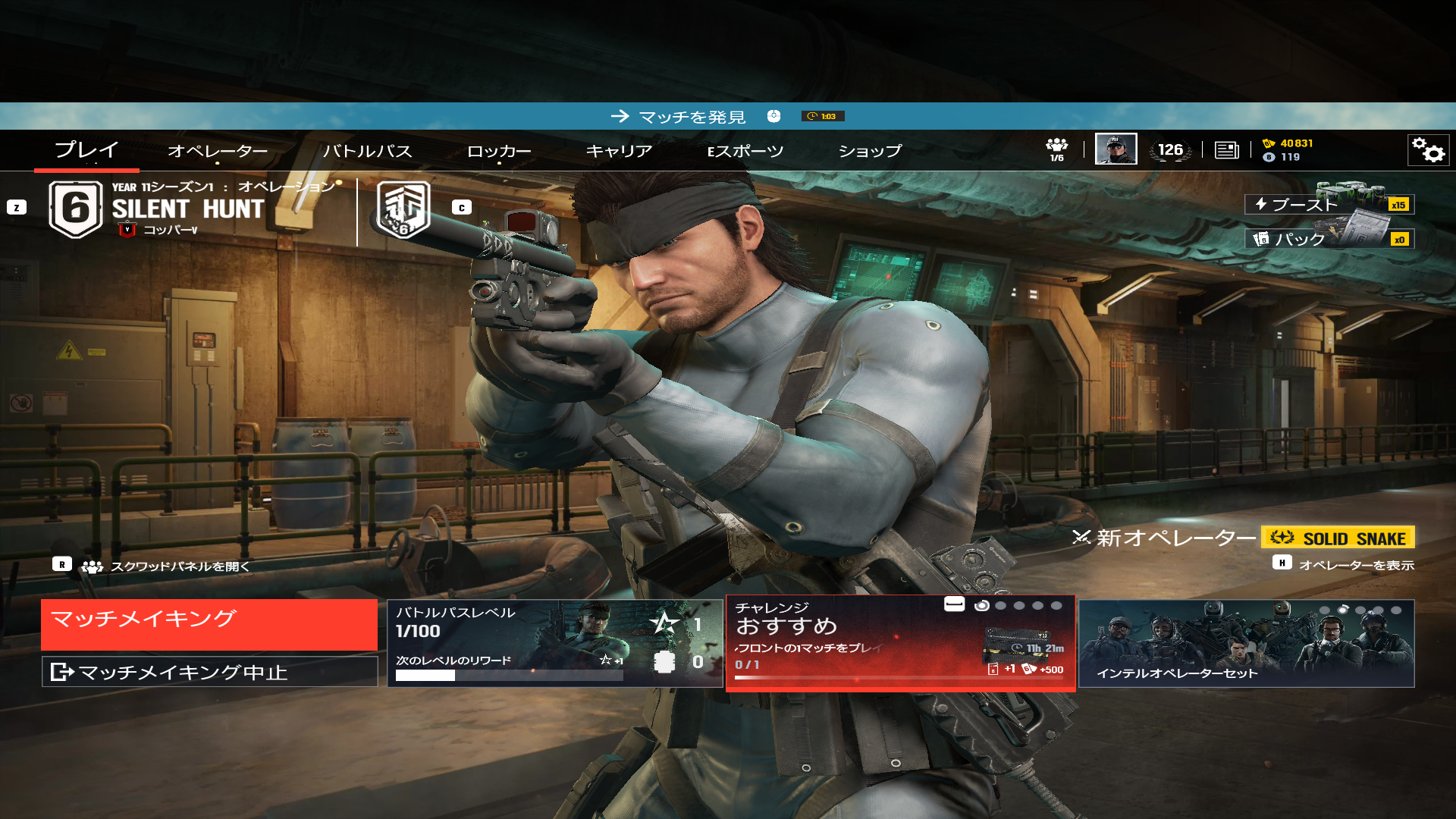Open the パック packs panel
The height and width of the screenshot is (819, 1456).
coord(1329,239)
